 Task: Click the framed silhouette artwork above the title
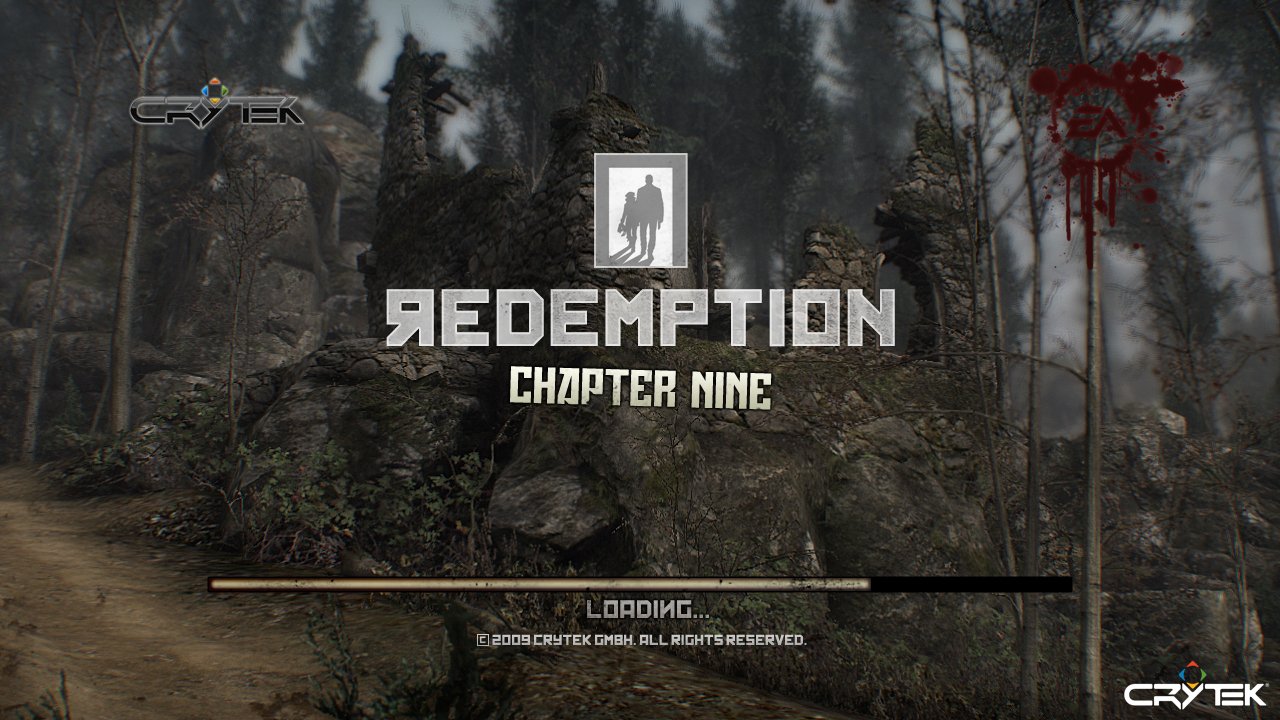click(x=640, y=210)
